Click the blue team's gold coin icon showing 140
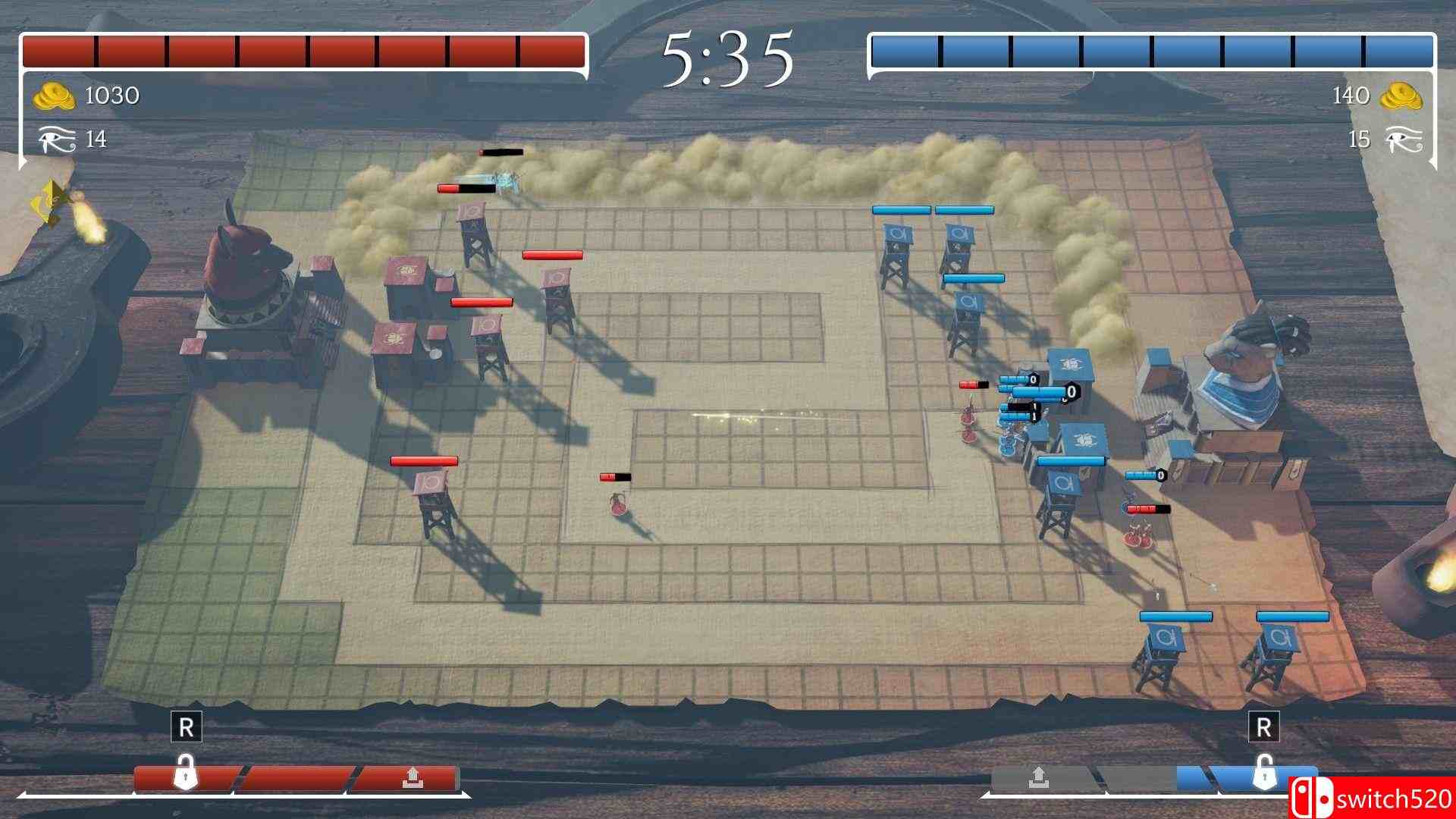This screenshot has height=819, width=1456. 1402,95
